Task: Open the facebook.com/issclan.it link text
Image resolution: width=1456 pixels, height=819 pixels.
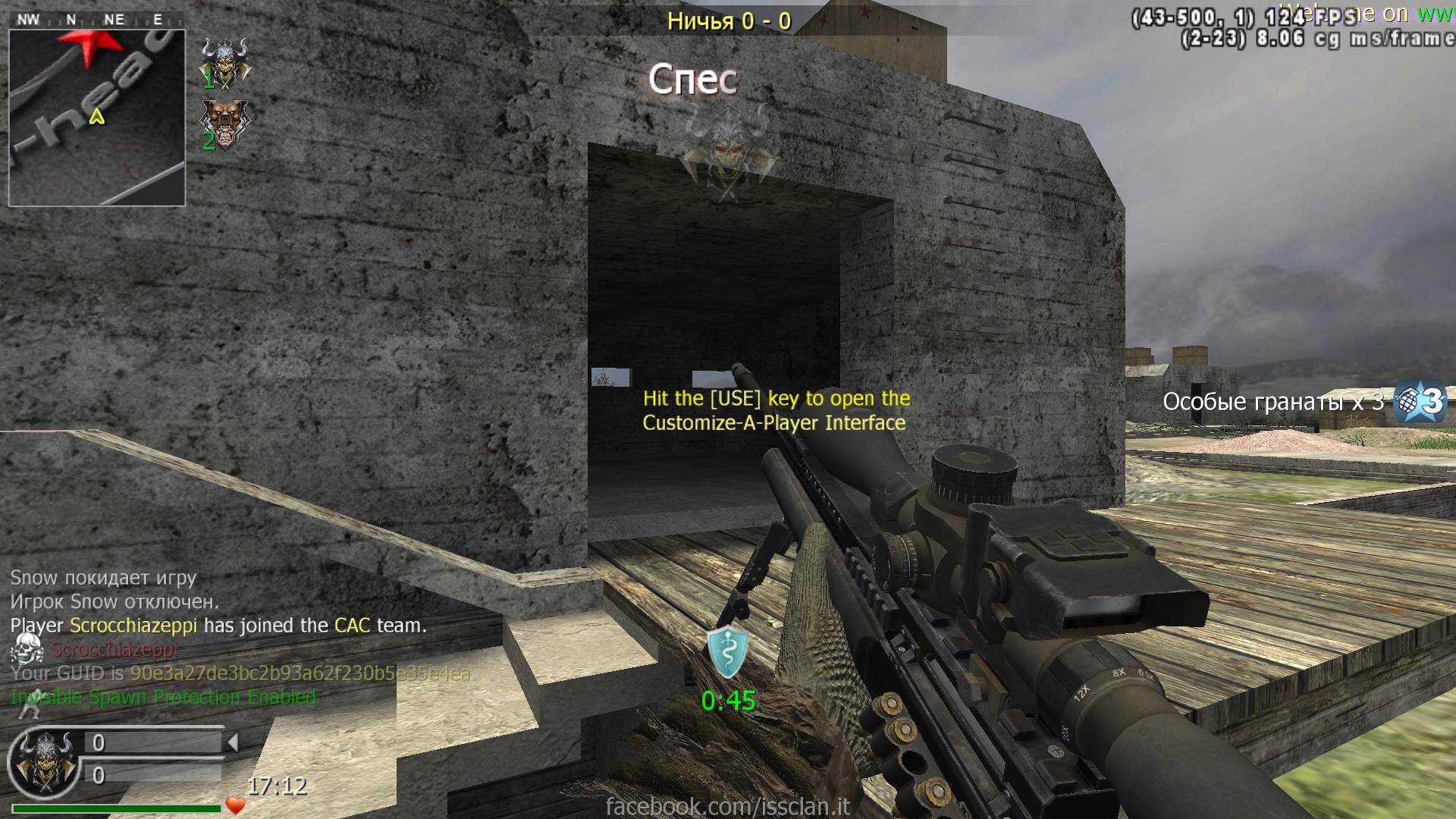Action: pyautogui.click(x=727, y=806)
